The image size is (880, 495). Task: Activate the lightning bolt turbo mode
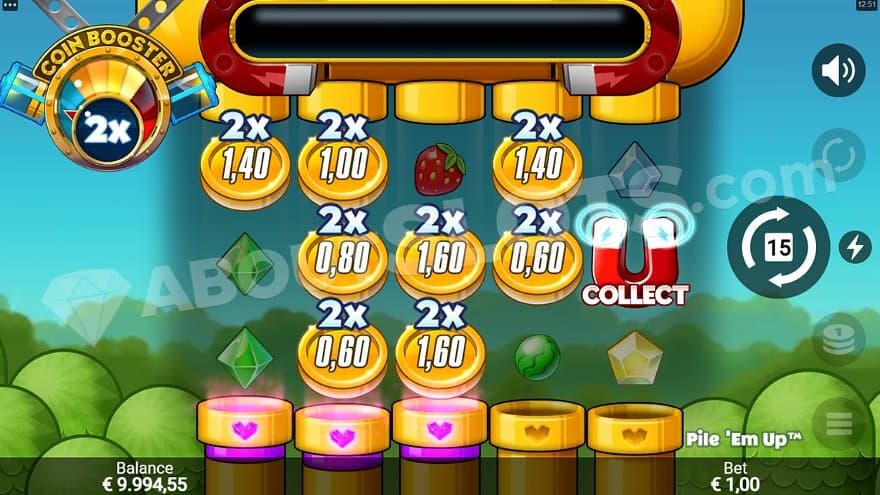coord(854,247)
